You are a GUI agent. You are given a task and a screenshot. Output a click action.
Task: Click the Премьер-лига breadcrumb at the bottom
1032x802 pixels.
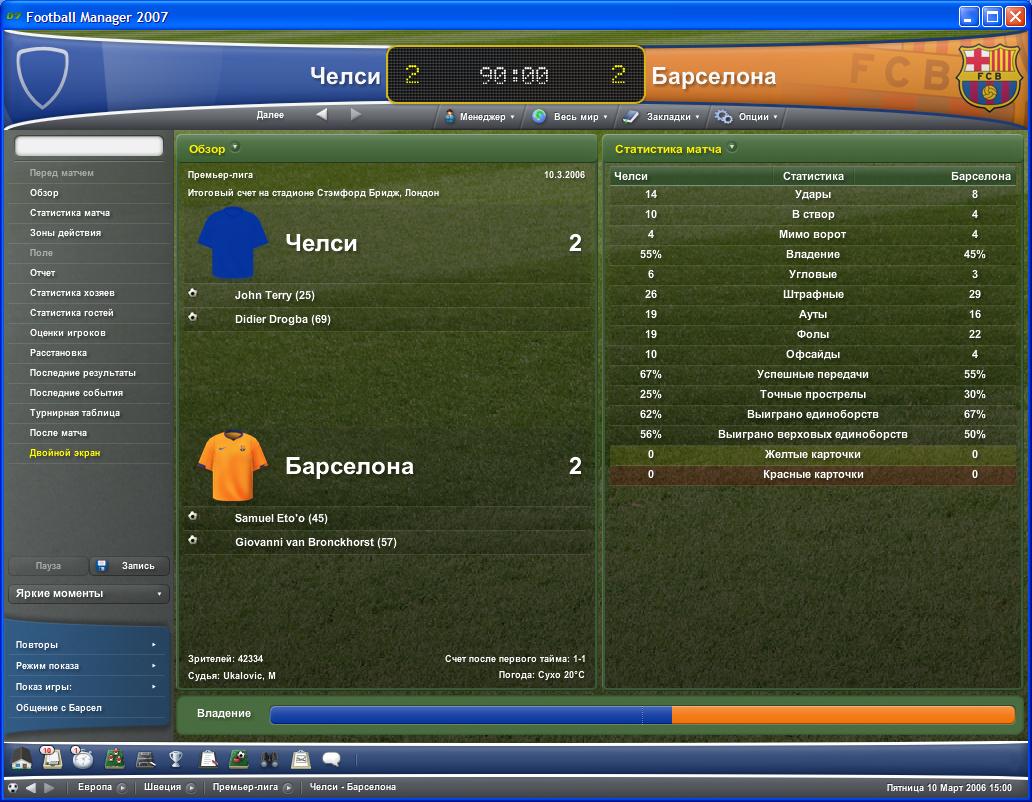pos(245,787)
